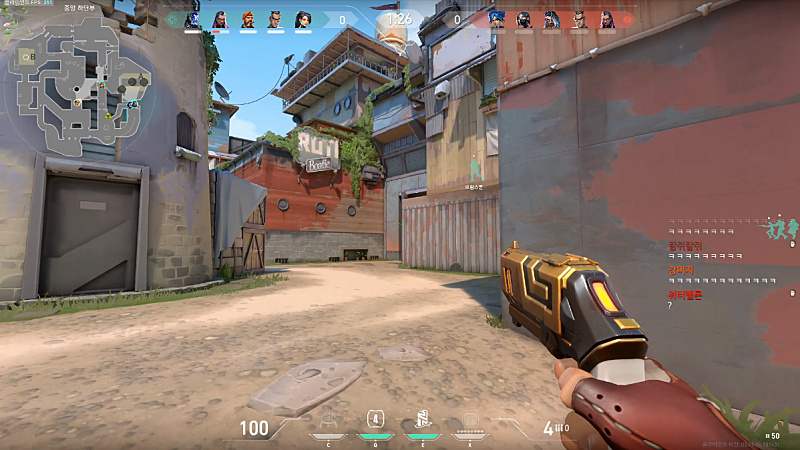Viewport: 800px width, 450px height.
Task: Activate the ability icon showing the number 4
Action: [375, 420]
